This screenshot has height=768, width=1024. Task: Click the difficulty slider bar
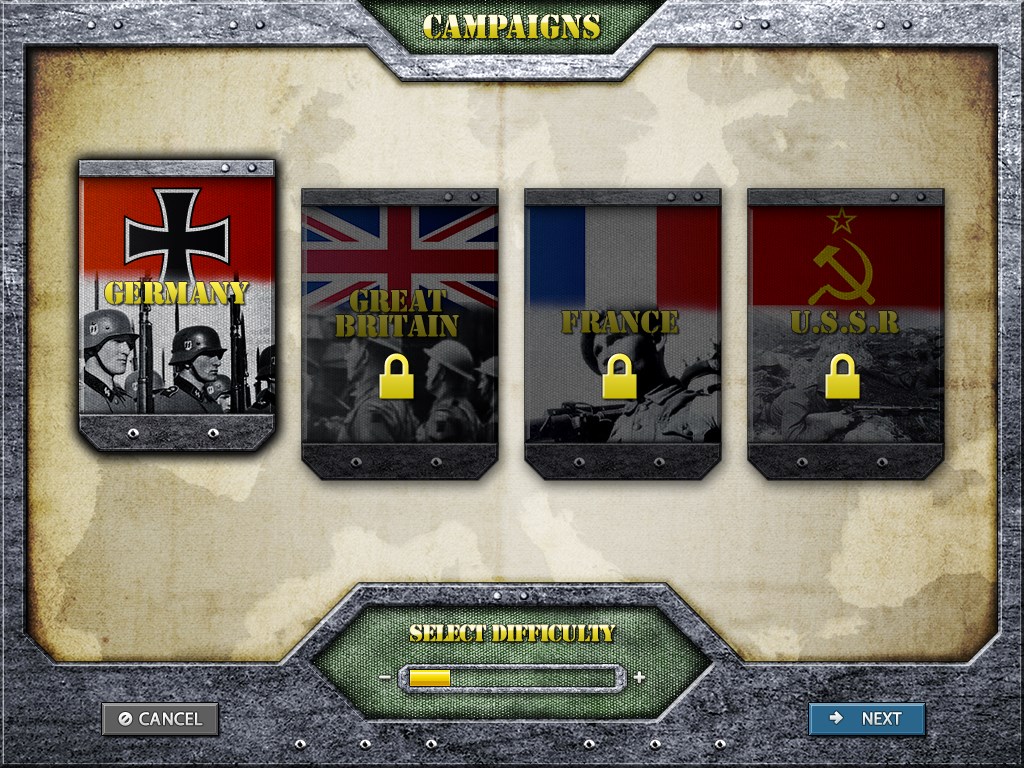click(x=512, y=678)
